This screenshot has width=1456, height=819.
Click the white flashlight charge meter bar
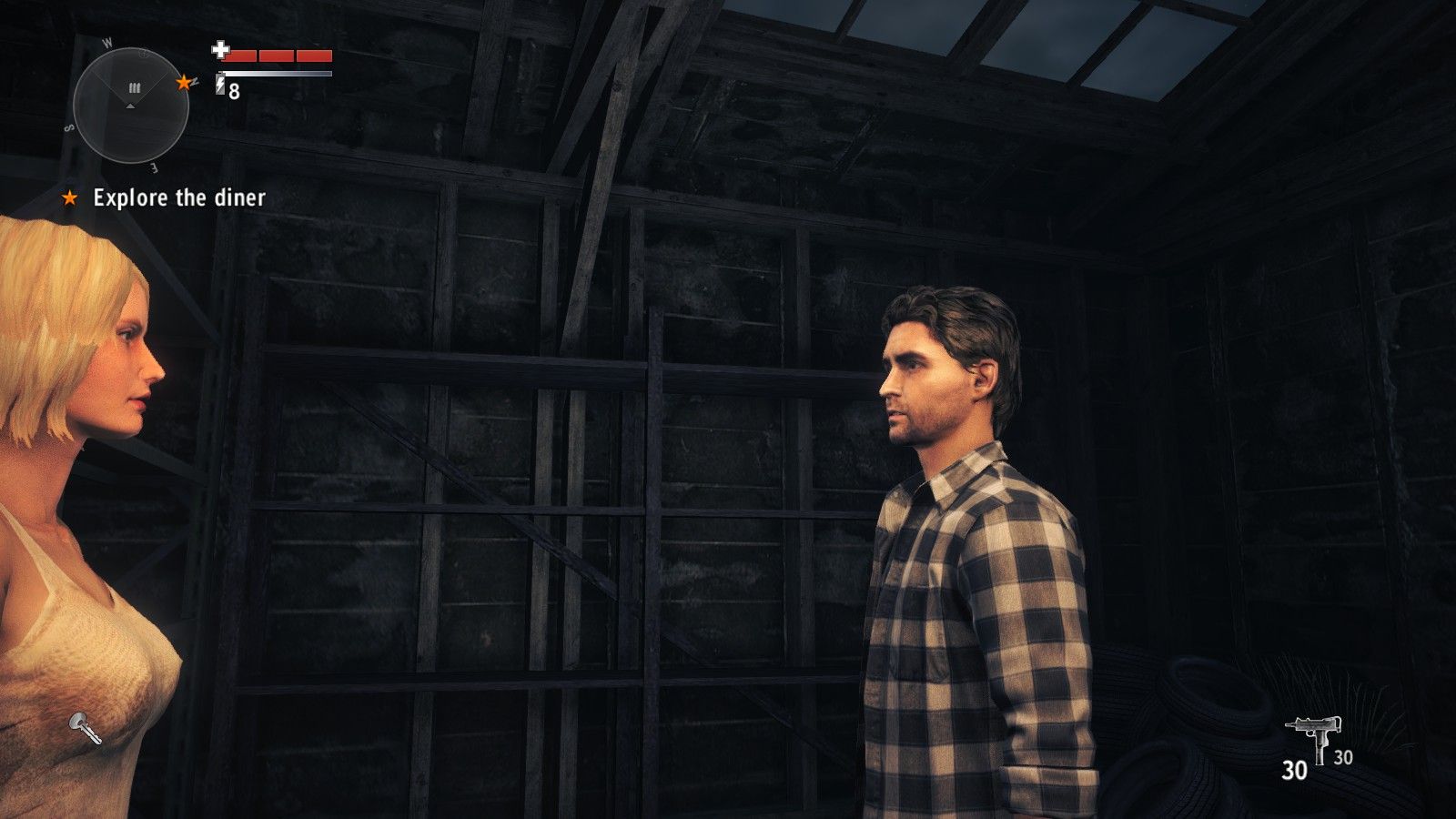point(278,73)
